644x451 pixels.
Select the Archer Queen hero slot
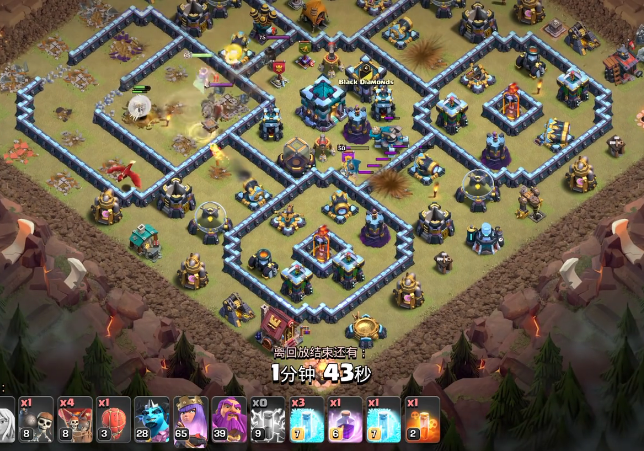tap(190, 420)
